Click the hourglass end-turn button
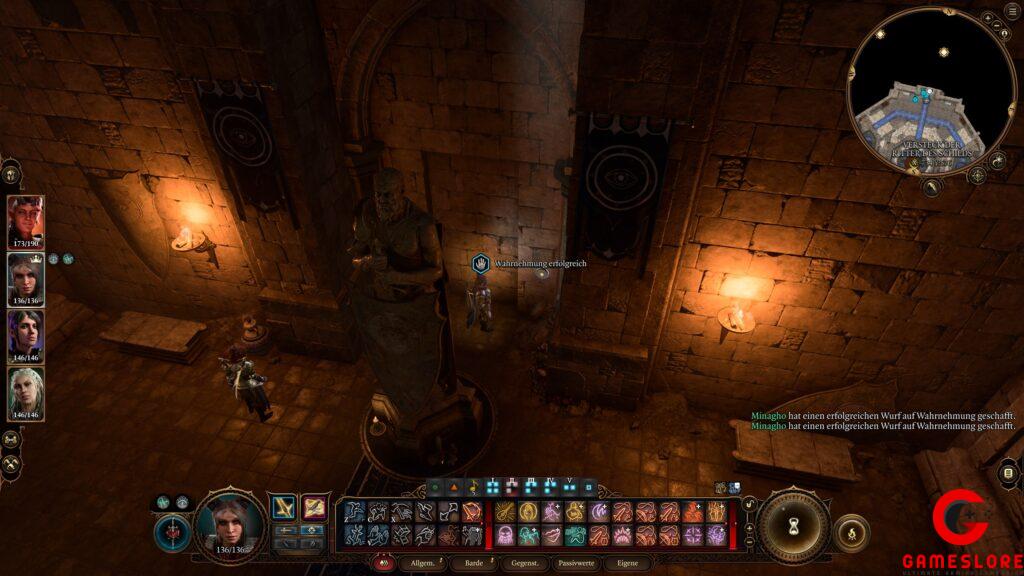 point(793,524)
